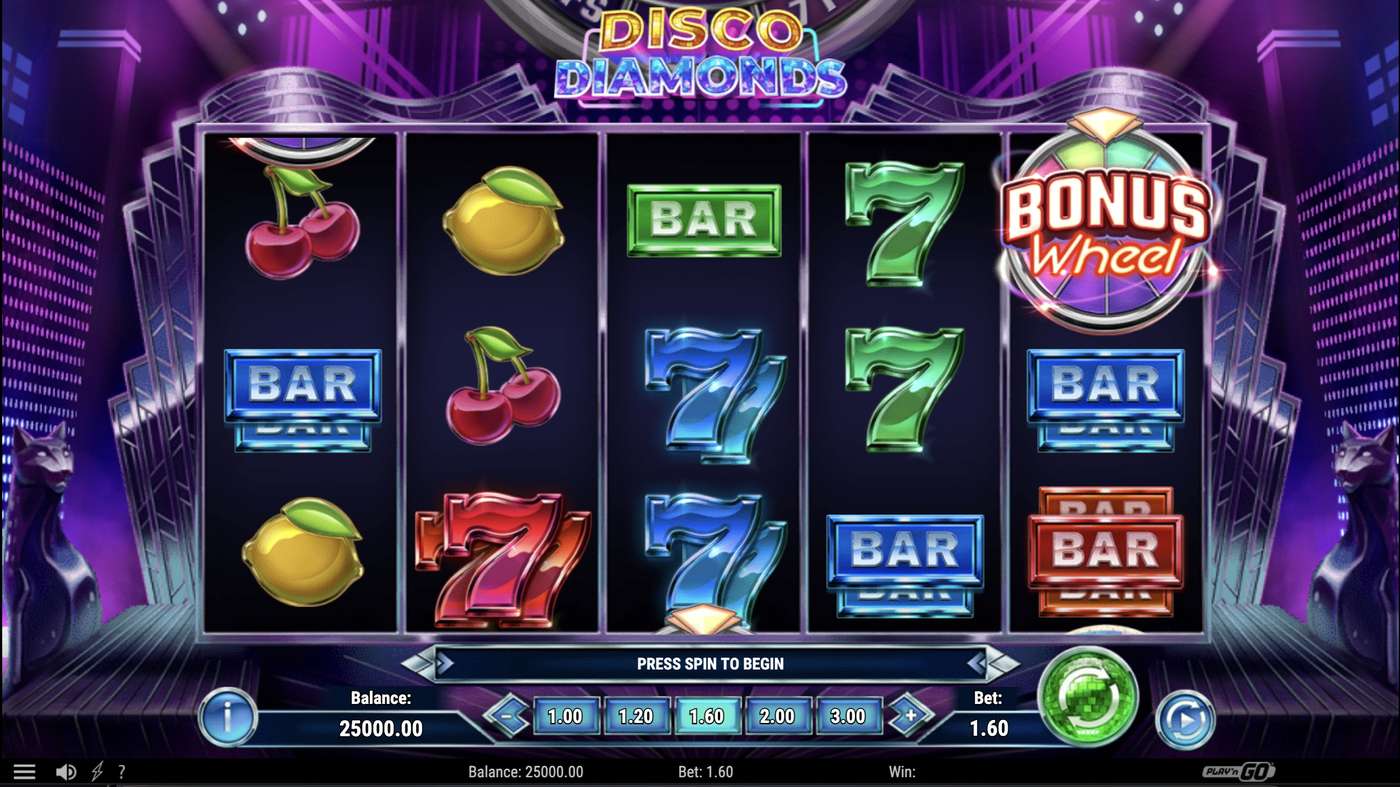Select the 1.20 bet option
Image resolution: width=1400 pixels, height=787 pixels.
click(x=638, y=716)
